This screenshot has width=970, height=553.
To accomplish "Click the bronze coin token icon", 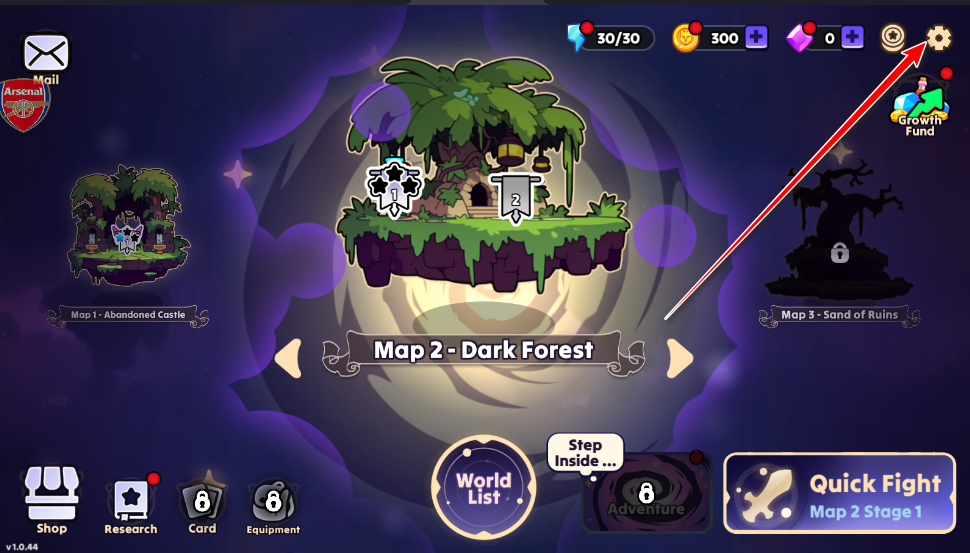I will [893, 38].
